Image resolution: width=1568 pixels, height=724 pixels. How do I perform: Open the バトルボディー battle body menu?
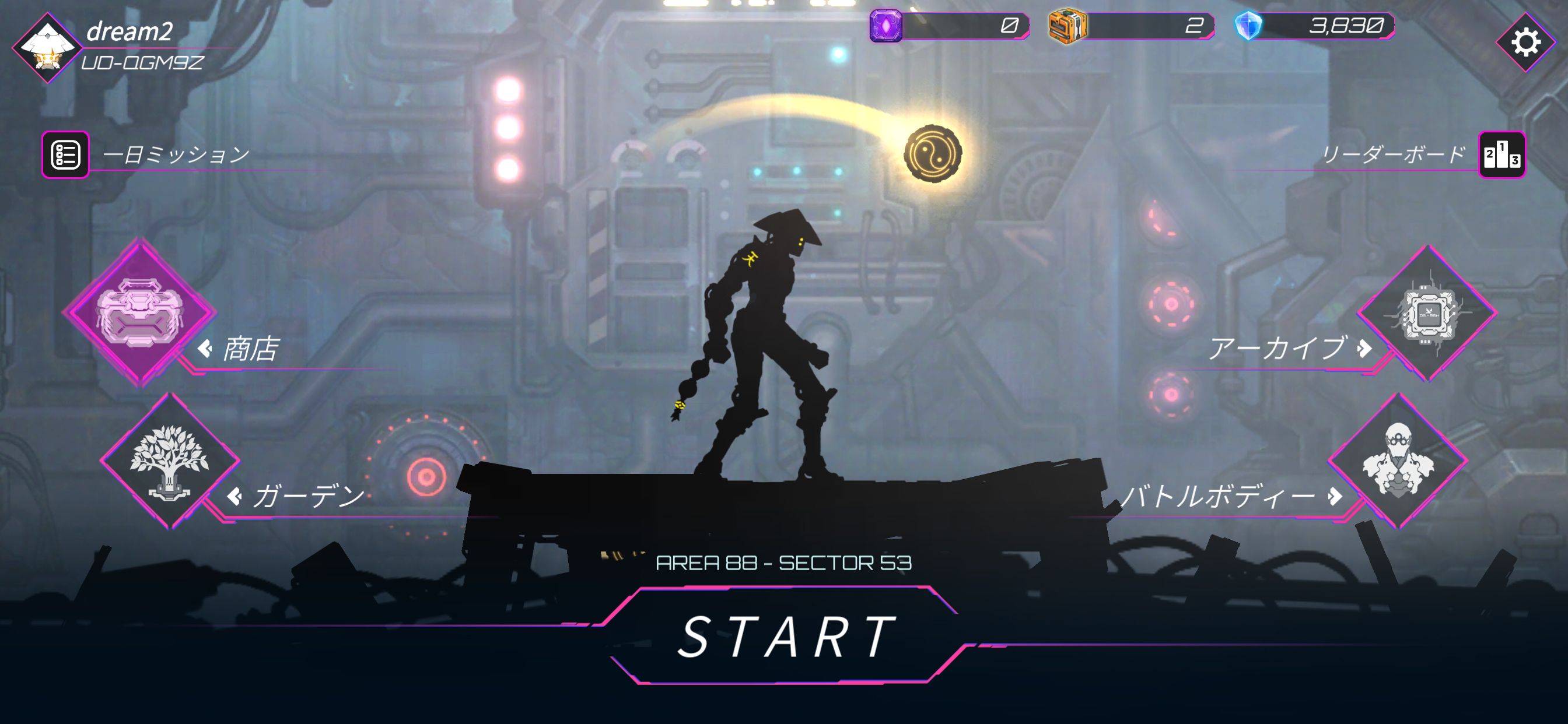pos(1398,461)
